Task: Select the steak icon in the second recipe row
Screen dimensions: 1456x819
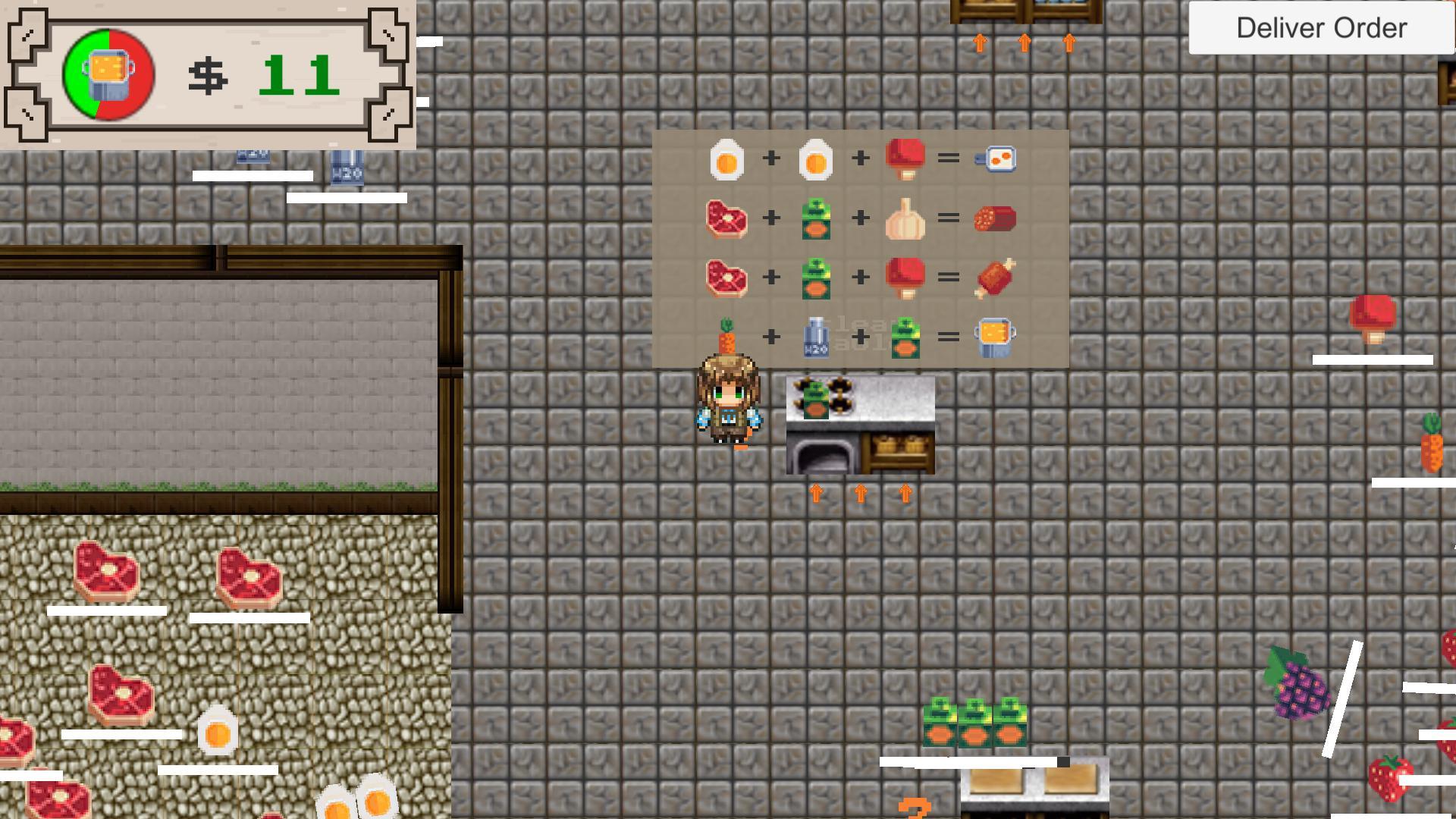Action: [x=726, y=218]
